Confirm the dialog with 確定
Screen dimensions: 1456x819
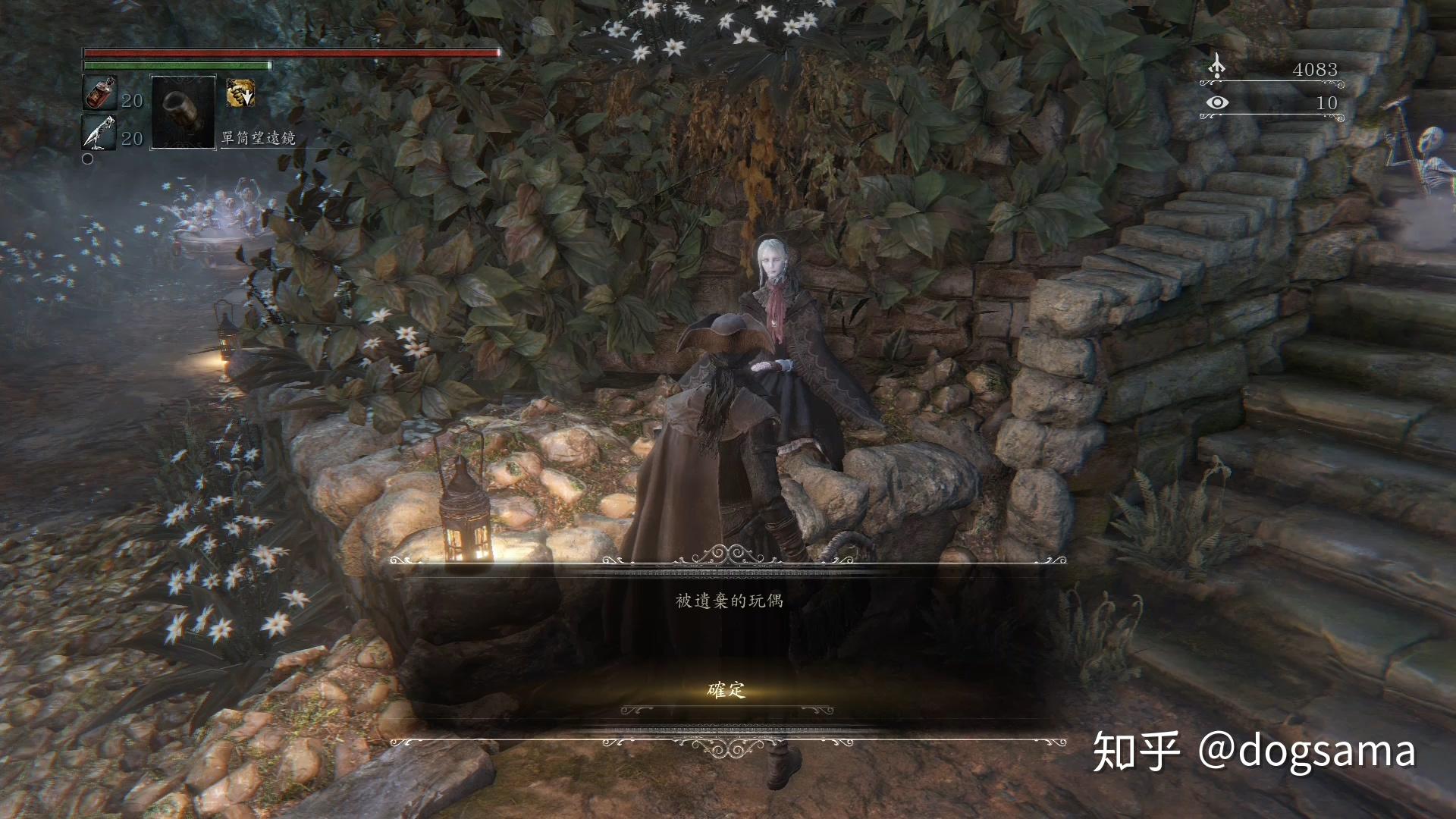726,690
